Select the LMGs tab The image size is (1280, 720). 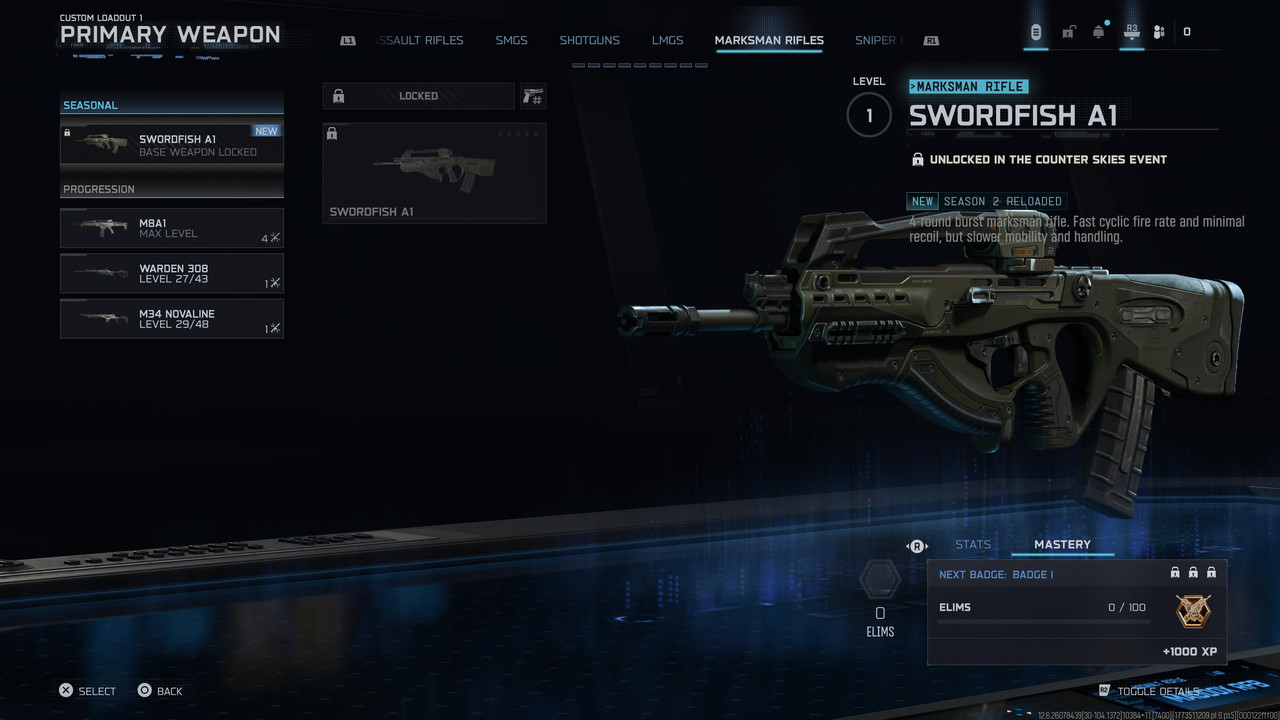667,41
